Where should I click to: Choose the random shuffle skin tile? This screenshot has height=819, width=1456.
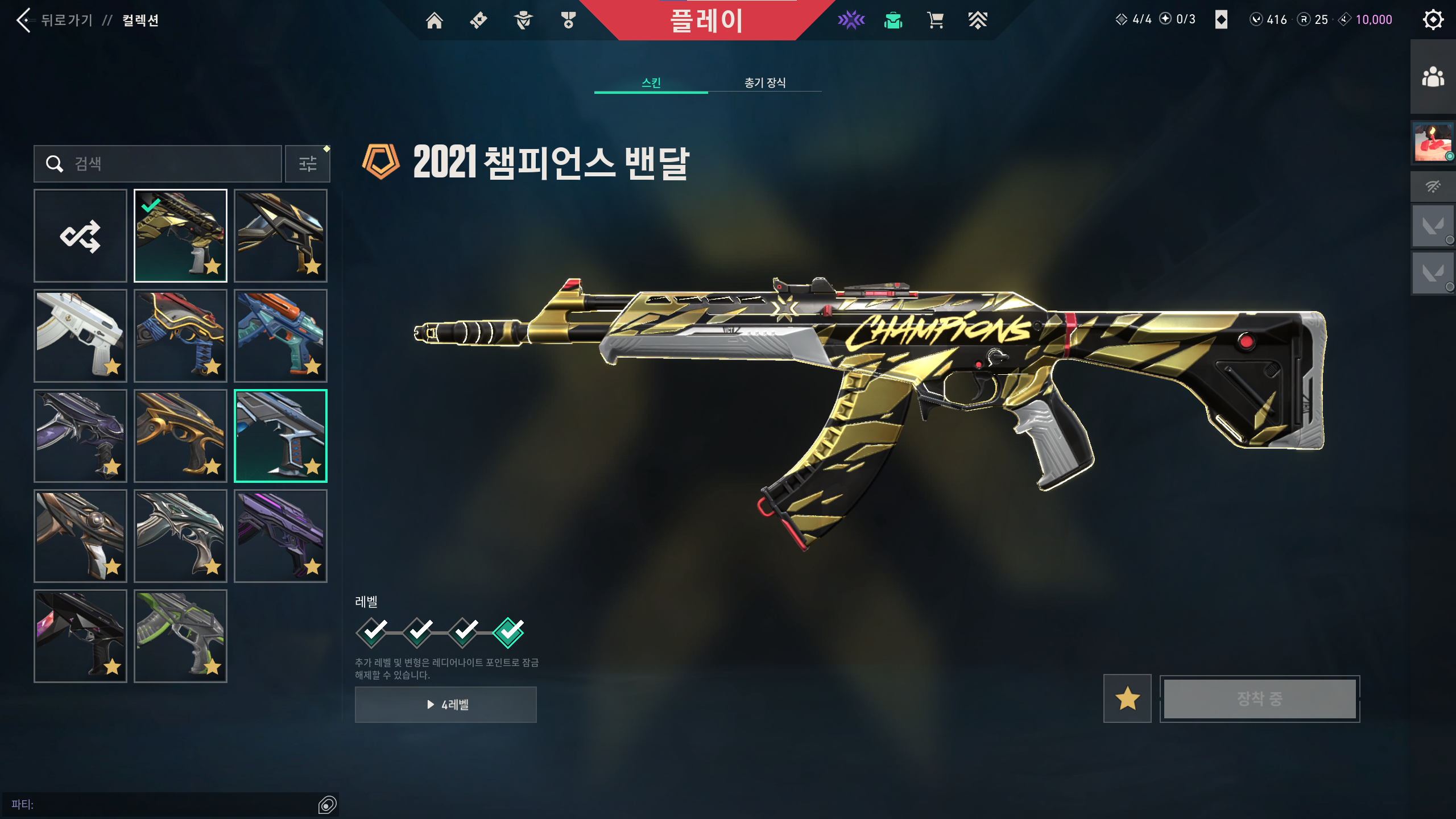pyautogui.click(x=80, y=236)
